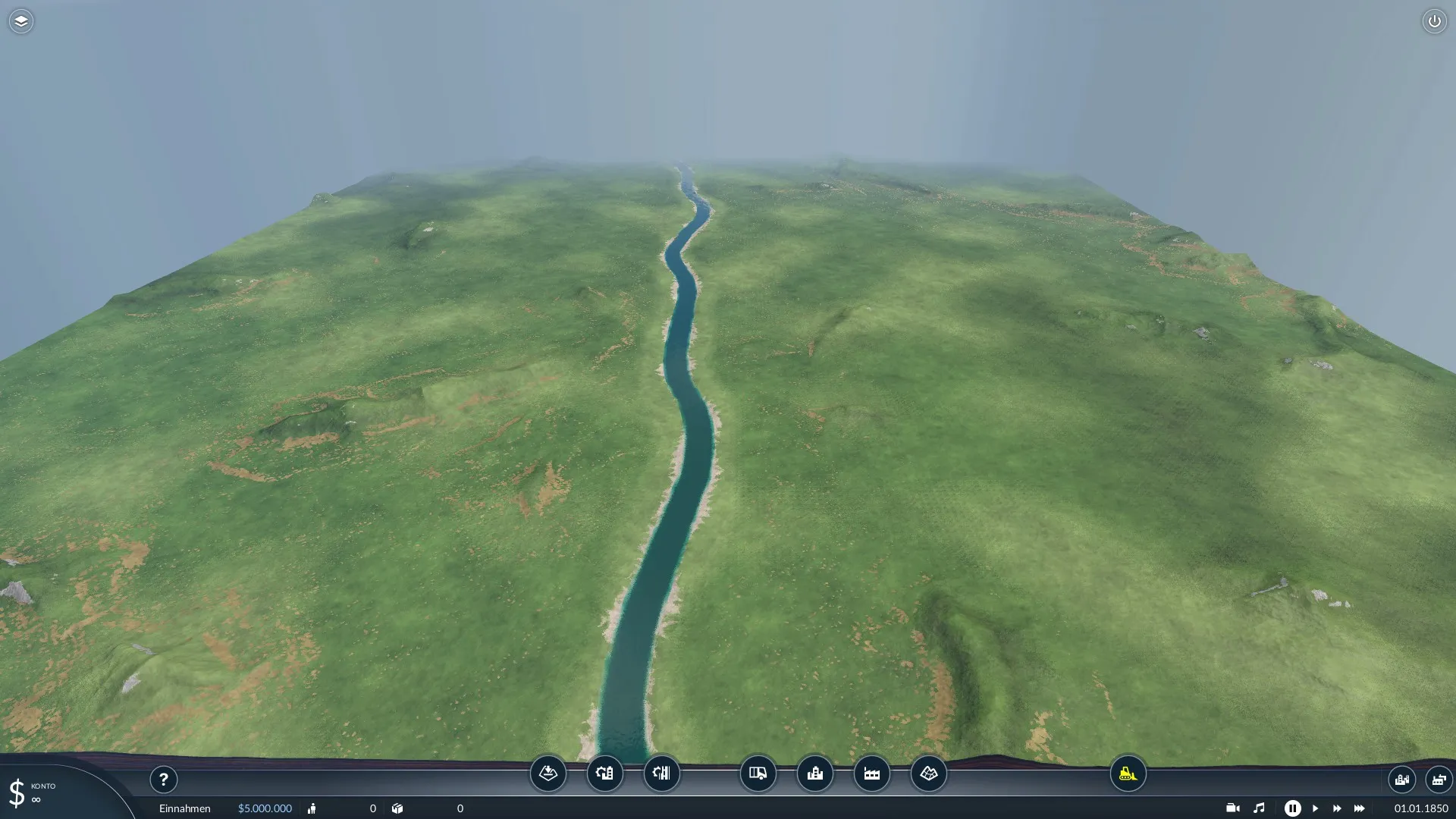Open the power button game menu
The width and height of the screenshot is (1456, 819).
pos(1434,21)
